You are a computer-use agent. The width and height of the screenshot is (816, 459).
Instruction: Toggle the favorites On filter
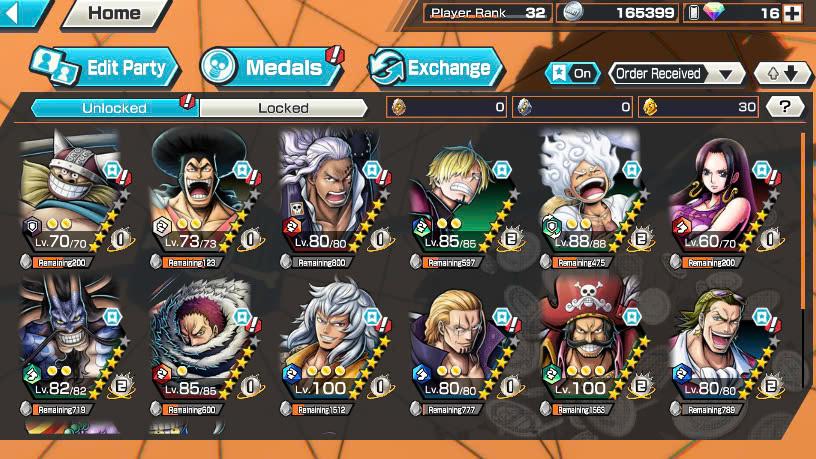tap(571, 73)
